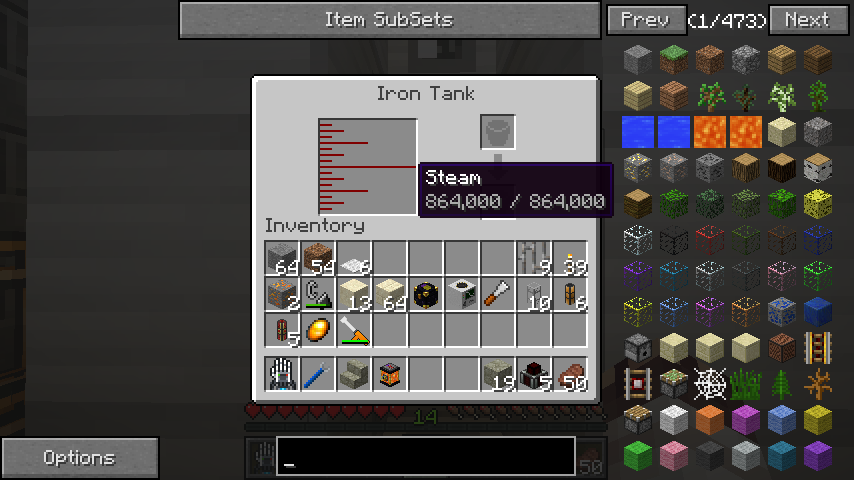Pick the grass block from item list
854x480 pixels.
pos(674,60)
